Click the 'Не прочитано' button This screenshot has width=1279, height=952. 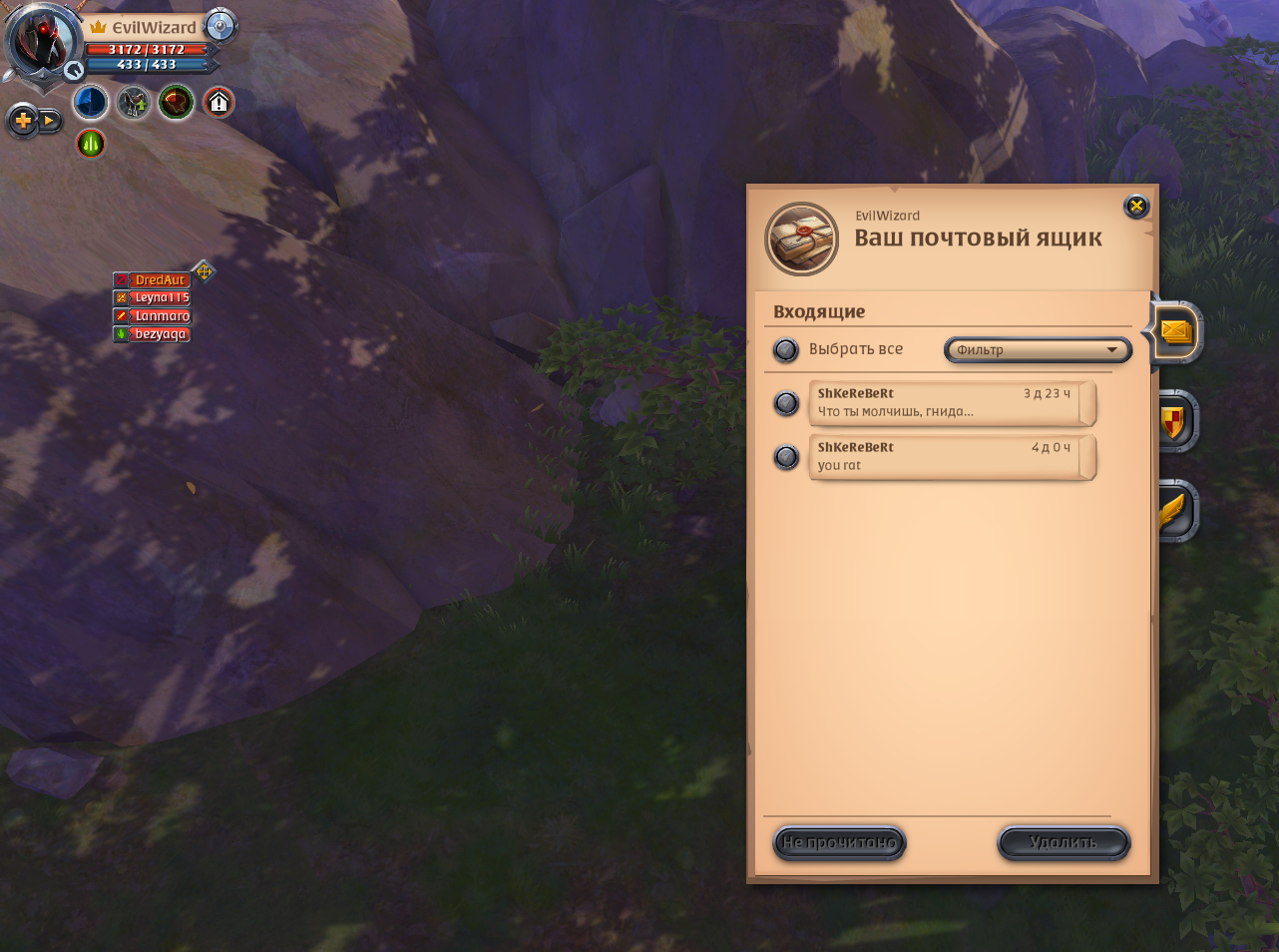[x=839, y=843]
